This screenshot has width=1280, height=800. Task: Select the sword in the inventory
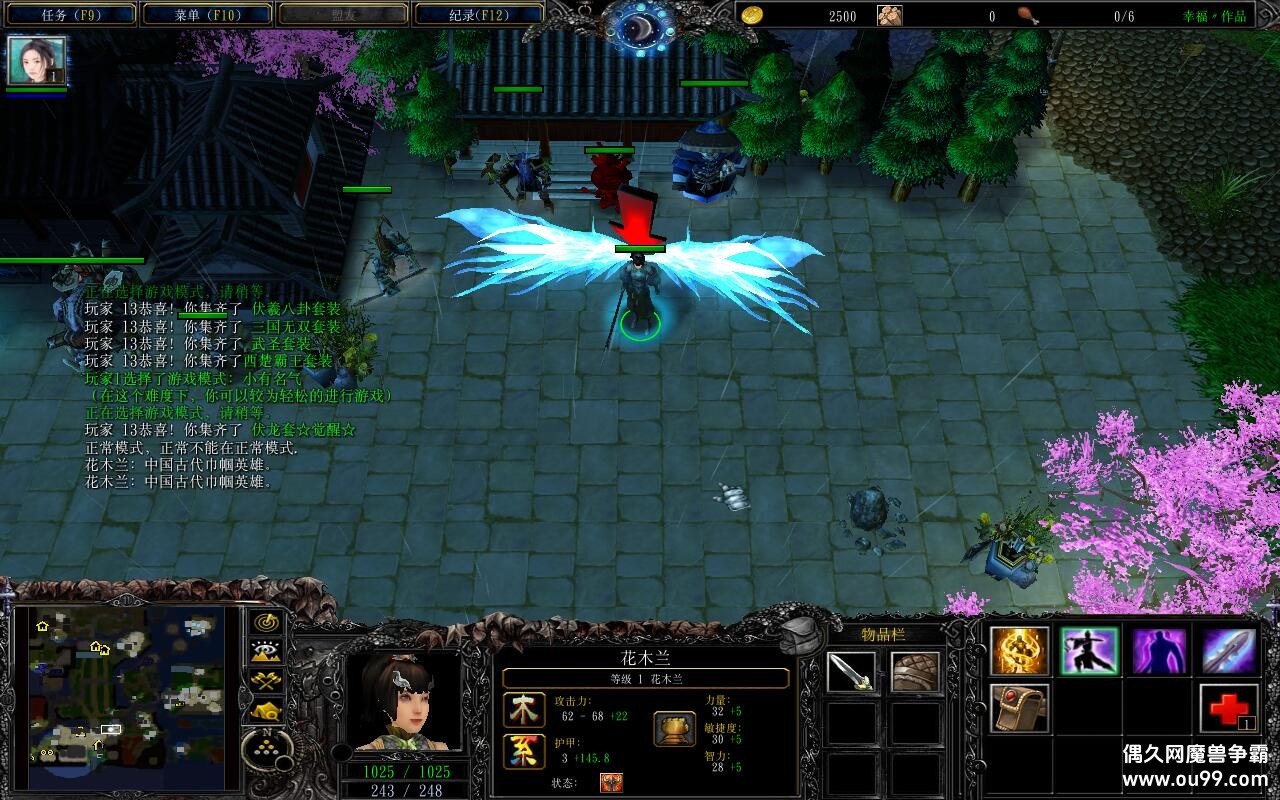851,672
